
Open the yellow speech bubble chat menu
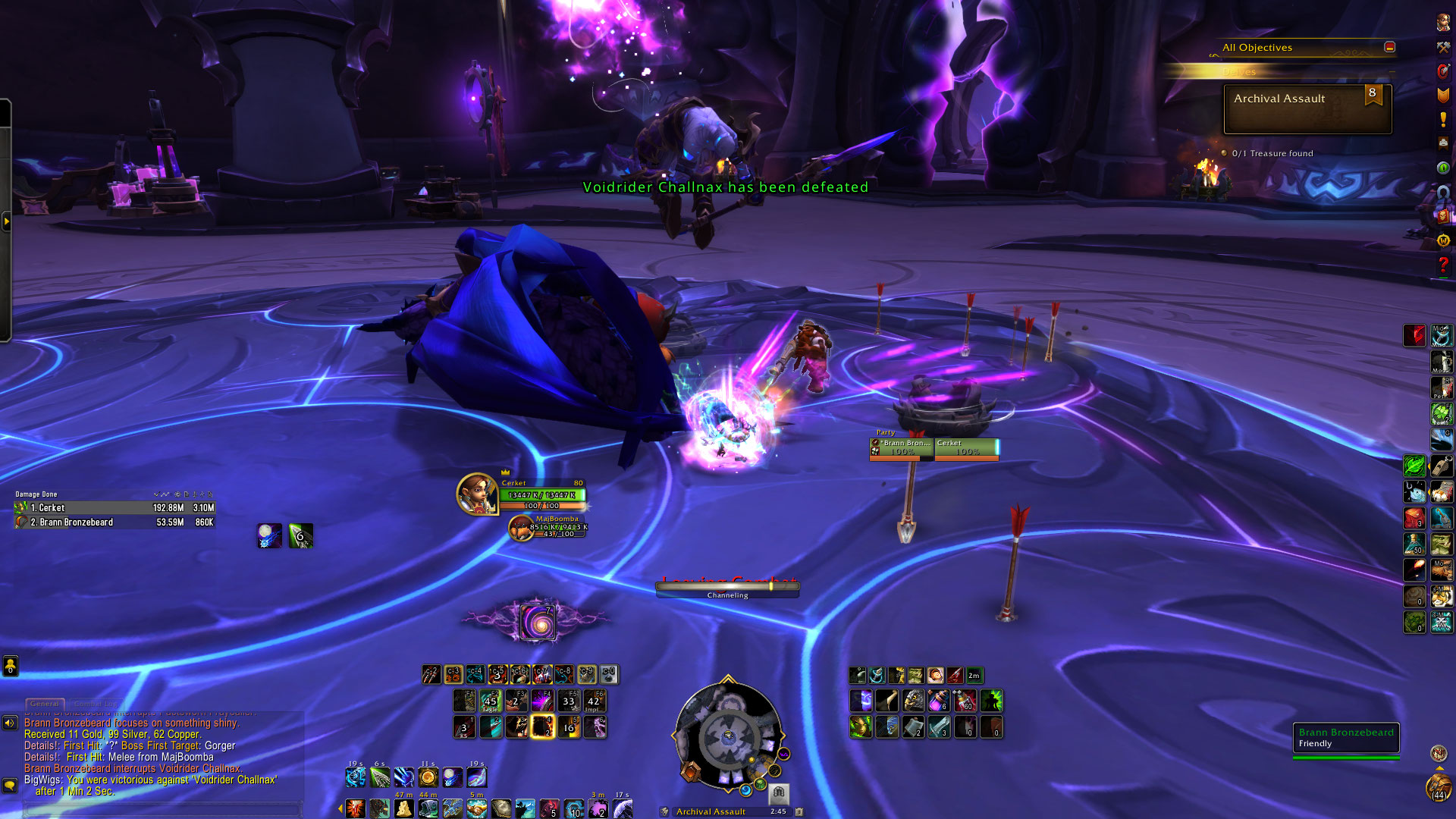10,785
